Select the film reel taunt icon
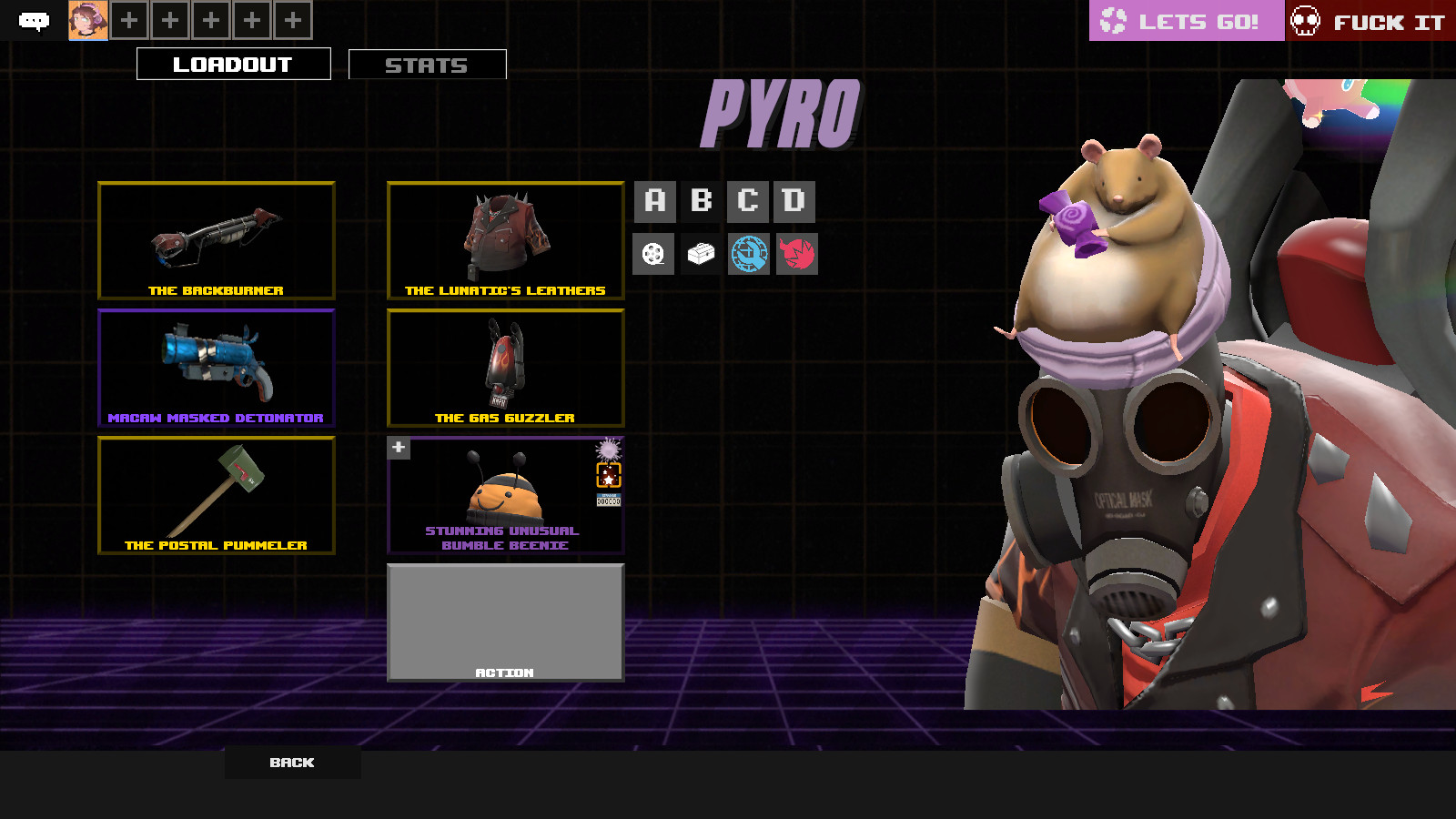 pyautogui.click(x=654, y=254)
